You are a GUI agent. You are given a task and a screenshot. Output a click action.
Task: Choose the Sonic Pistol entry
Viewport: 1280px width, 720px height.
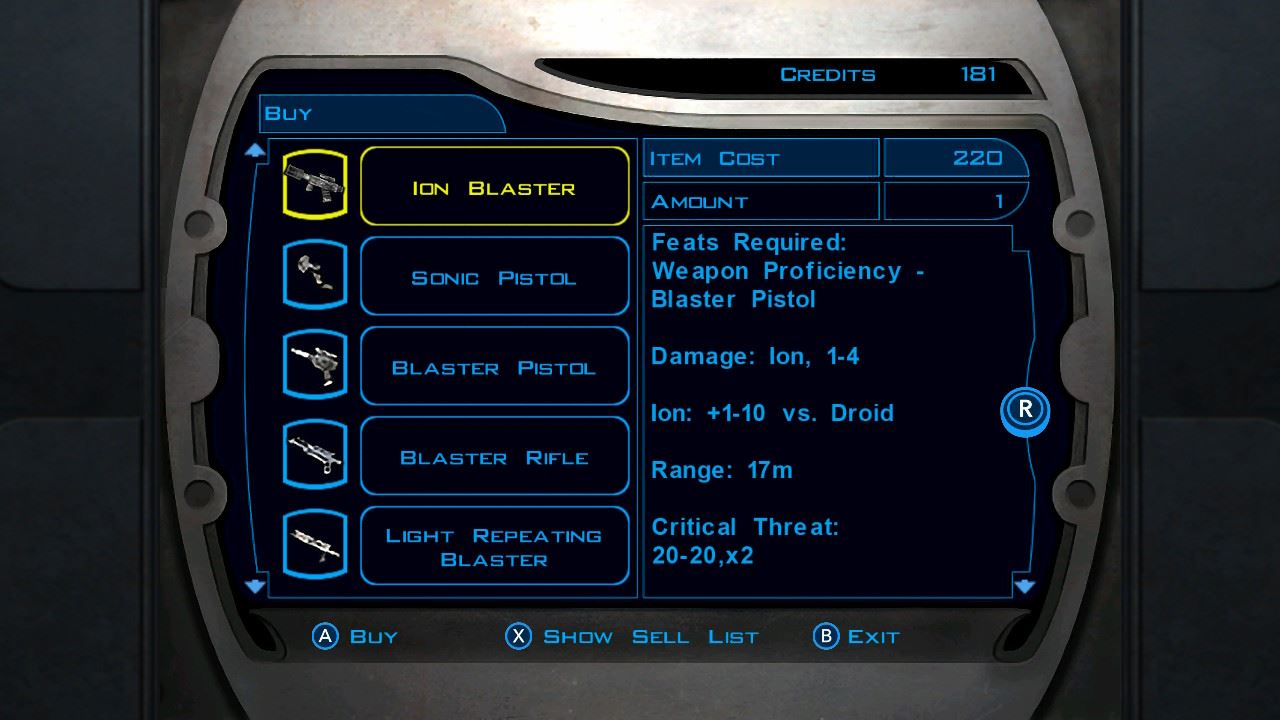click(494, 277)
